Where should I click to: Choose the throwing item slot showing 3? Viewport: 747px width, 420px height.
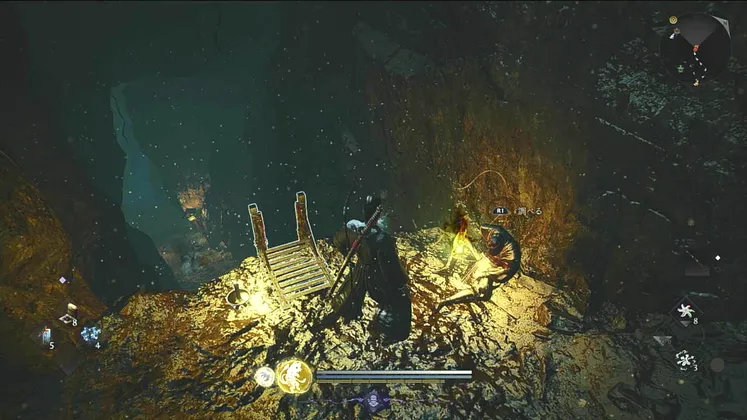click(x=685, y=359)
